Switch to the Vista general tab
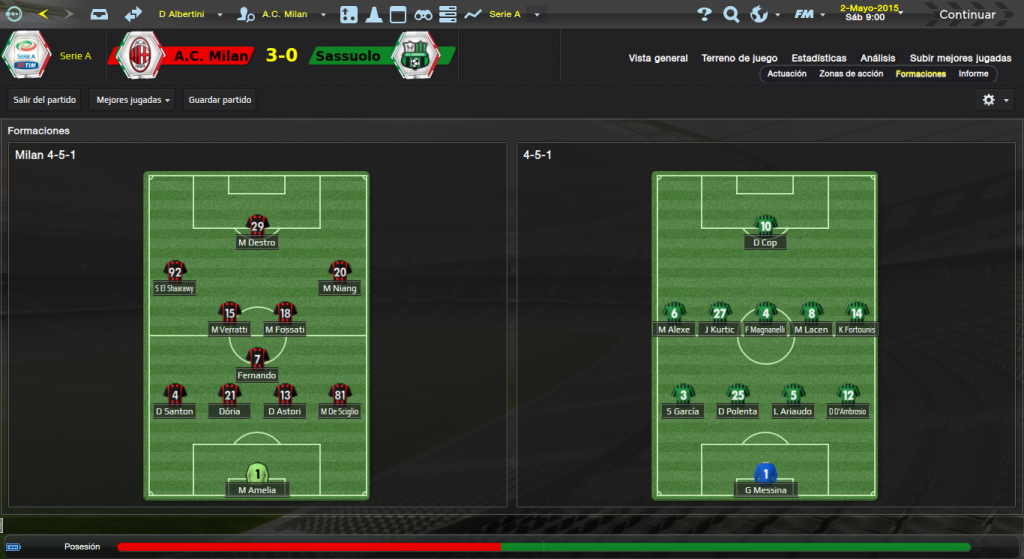Screen dimensions: 1024x559 click(658, 58)
